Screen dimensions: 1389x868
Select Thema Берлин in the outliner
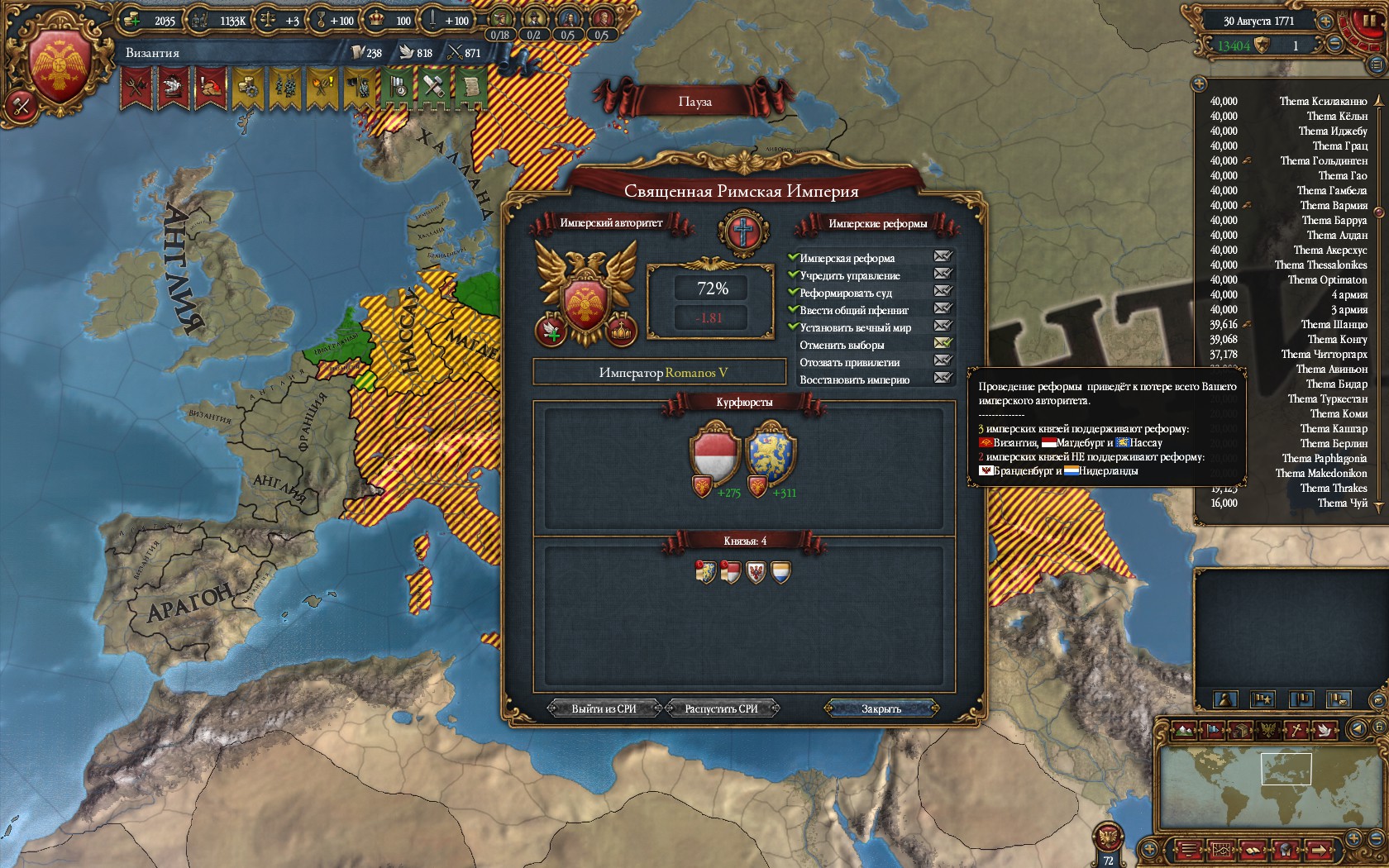pyautogui.click(x=1333, y=443)
